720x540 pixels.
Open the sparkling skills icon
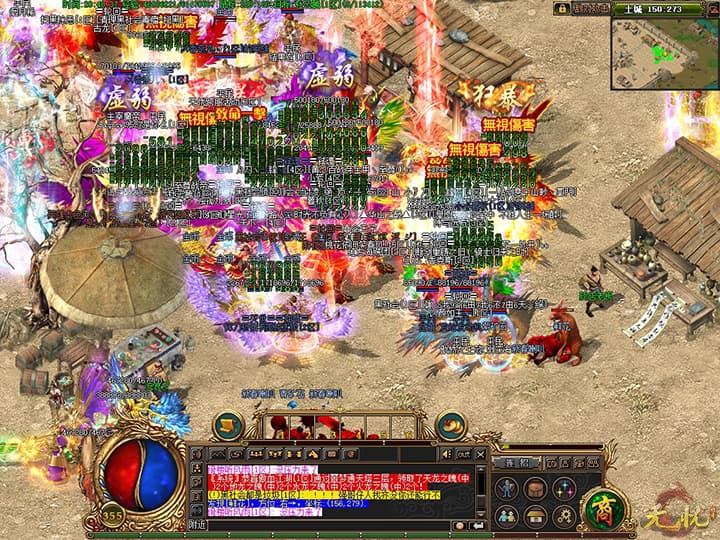coord(565,488)
